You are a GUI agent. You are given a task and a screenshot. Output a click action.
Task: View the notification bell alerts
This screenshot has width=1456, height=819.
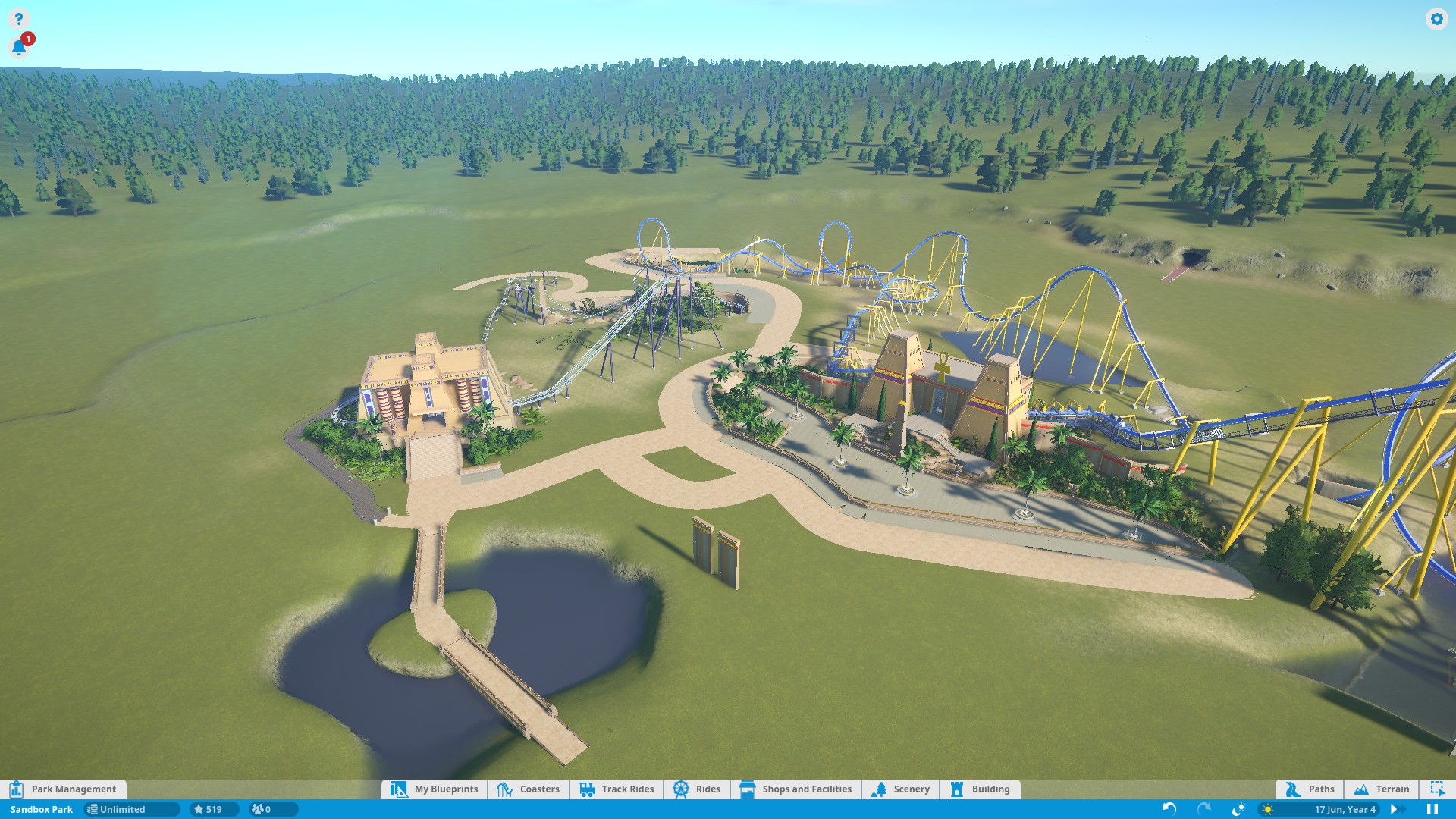19,48
